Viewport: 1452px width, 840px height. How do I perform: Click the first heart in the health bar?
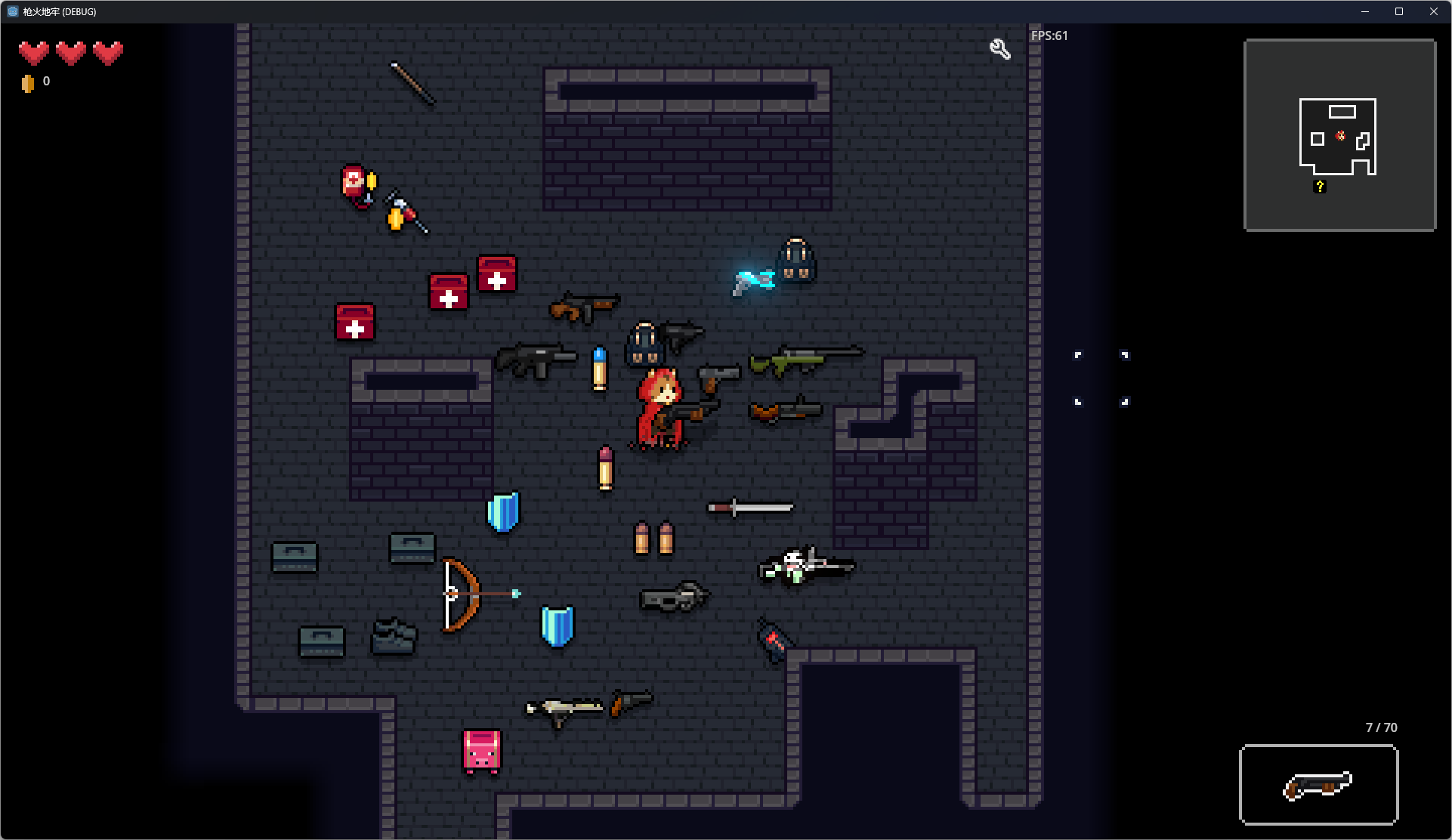pos(33,52)
